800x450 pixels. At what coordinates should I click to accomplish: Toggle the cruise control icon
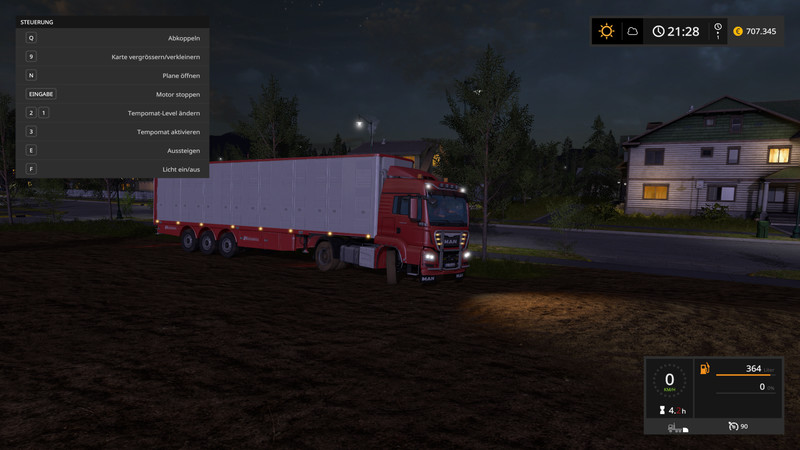point(733,427)
